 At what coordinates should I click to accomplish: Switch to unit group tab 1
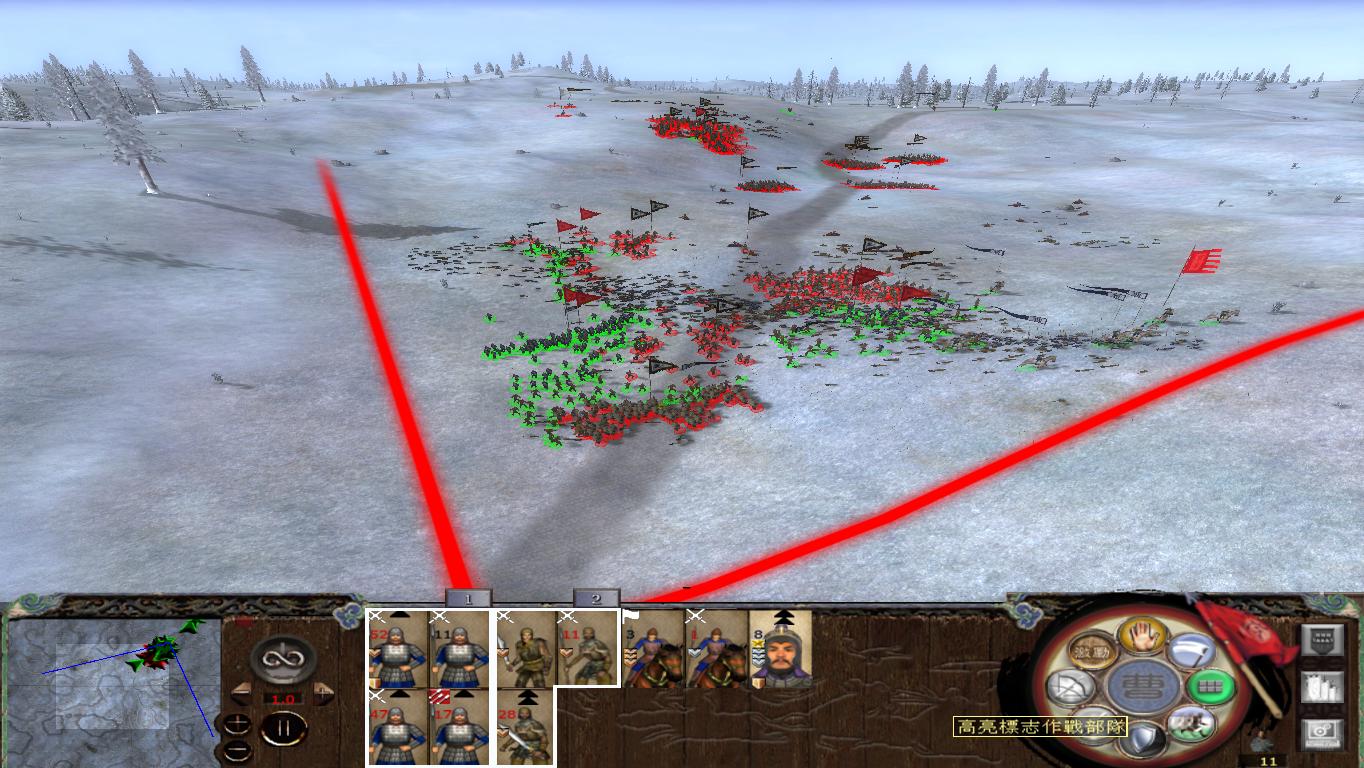point(468,598)
